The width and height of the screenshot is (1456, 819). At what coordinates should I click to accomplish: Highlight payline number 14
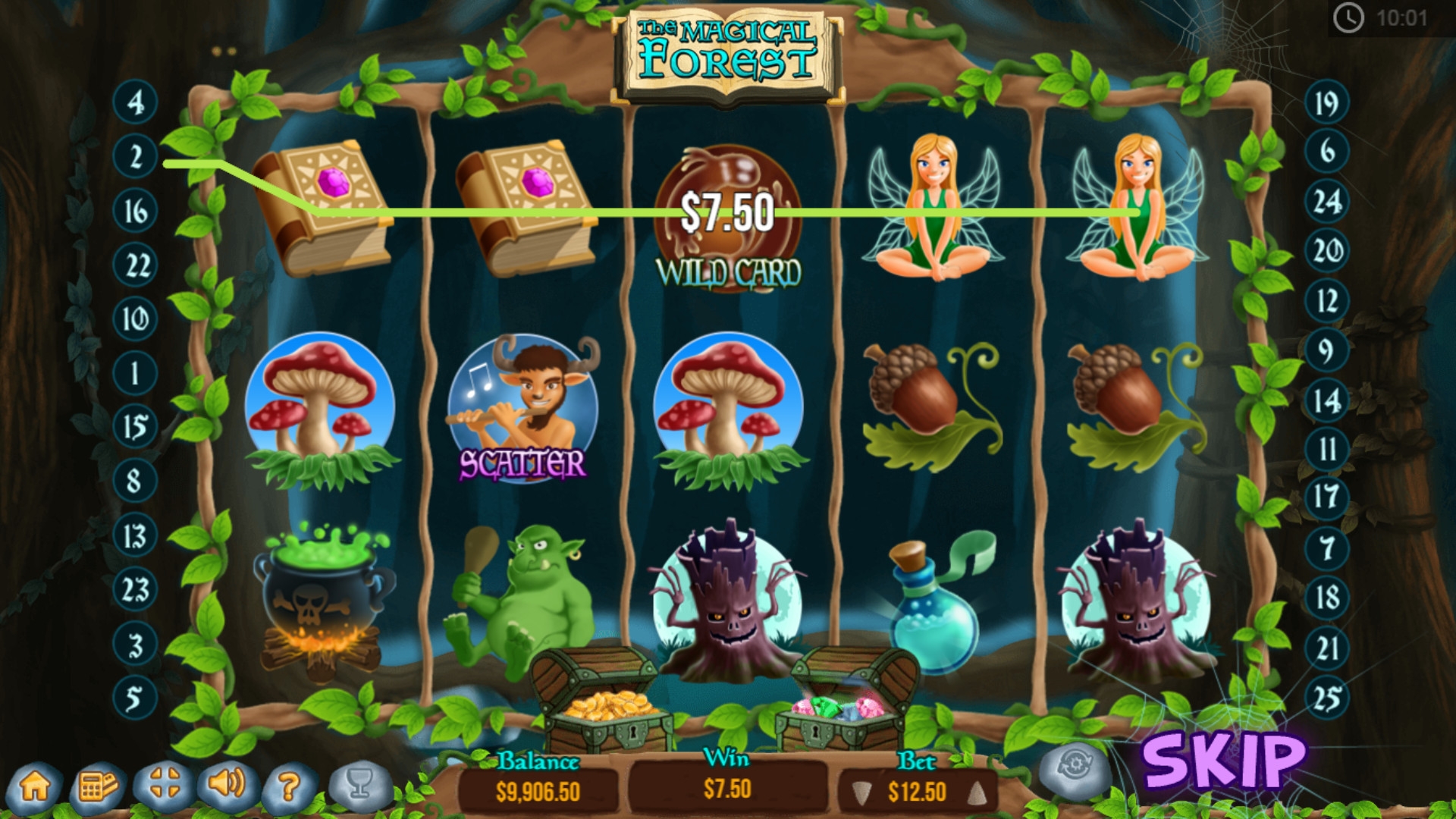click(1326, 400)
